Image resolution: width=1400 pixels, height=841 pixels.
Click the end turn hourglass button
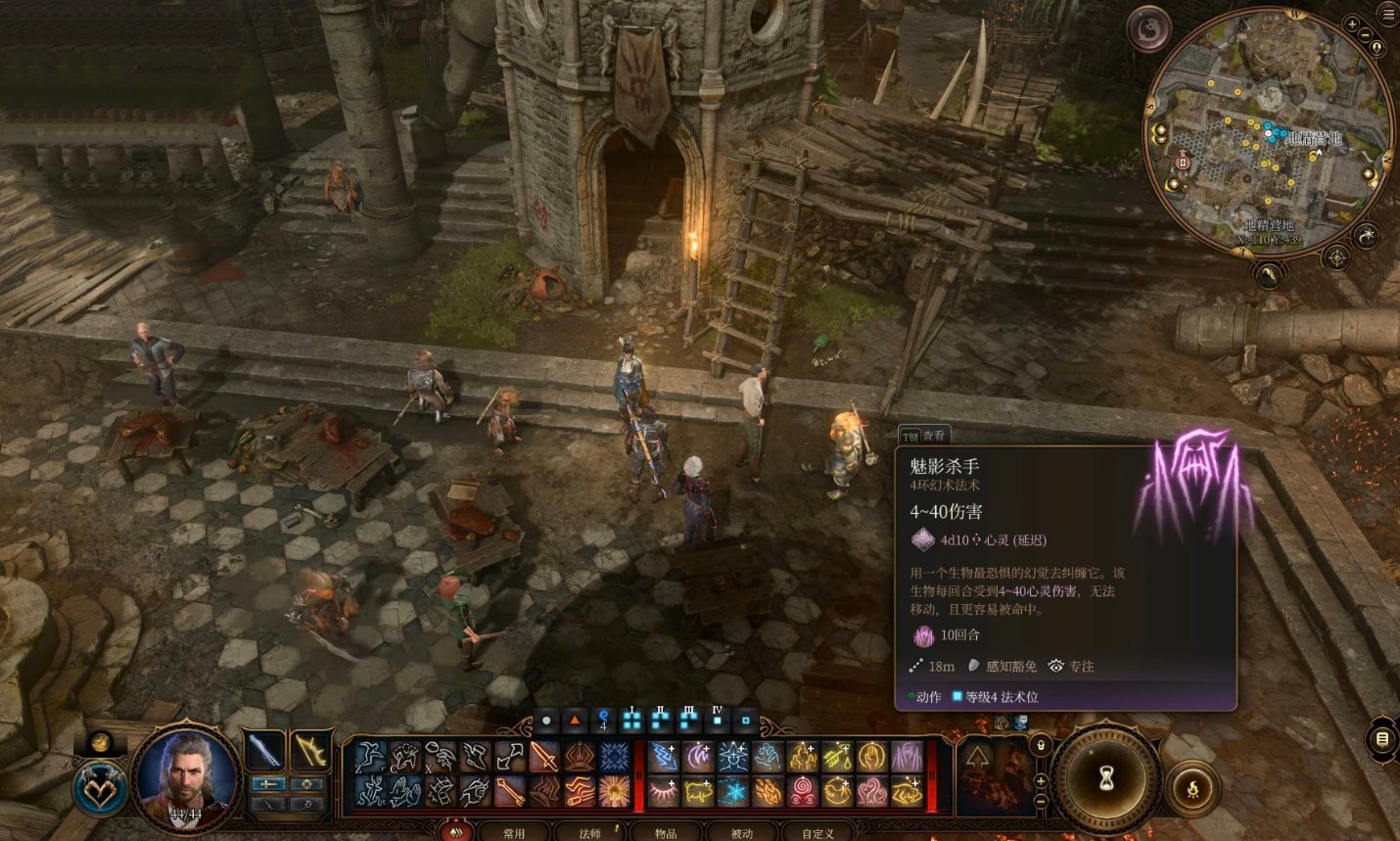1106,778
